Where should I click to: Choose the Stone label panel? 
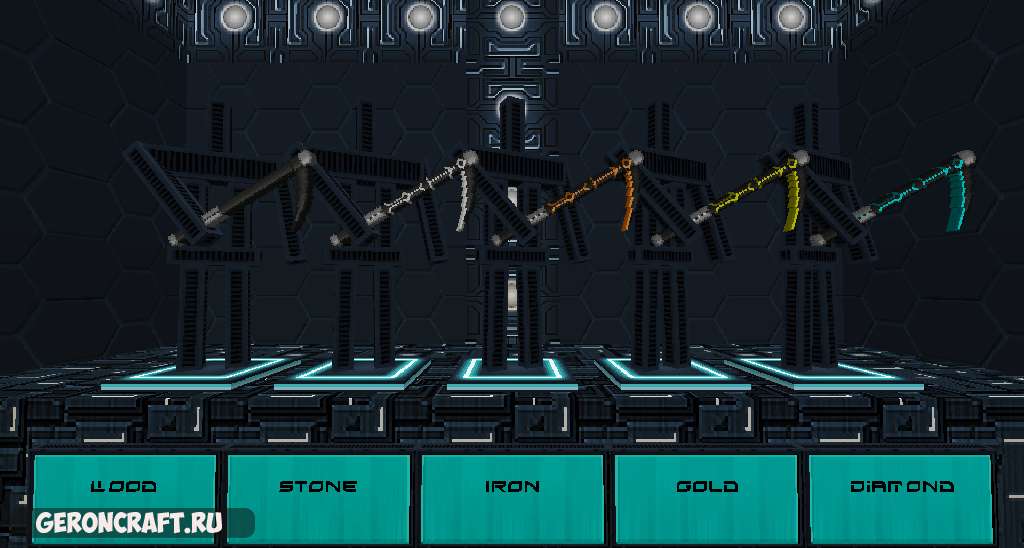tap(318, 487)
